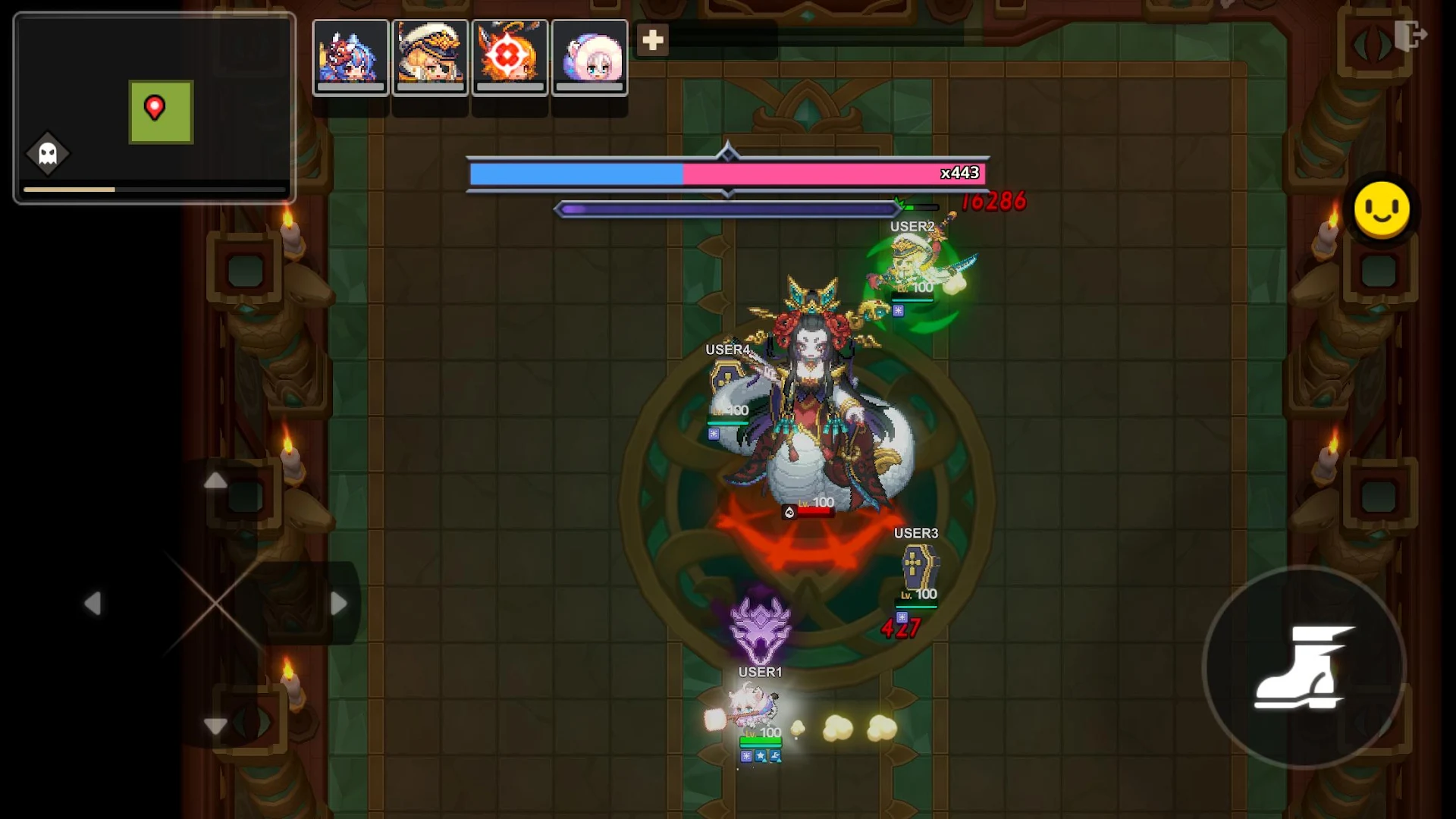
Task: Select the pink fluffy character portrait
Action: (x=591, y=57)
